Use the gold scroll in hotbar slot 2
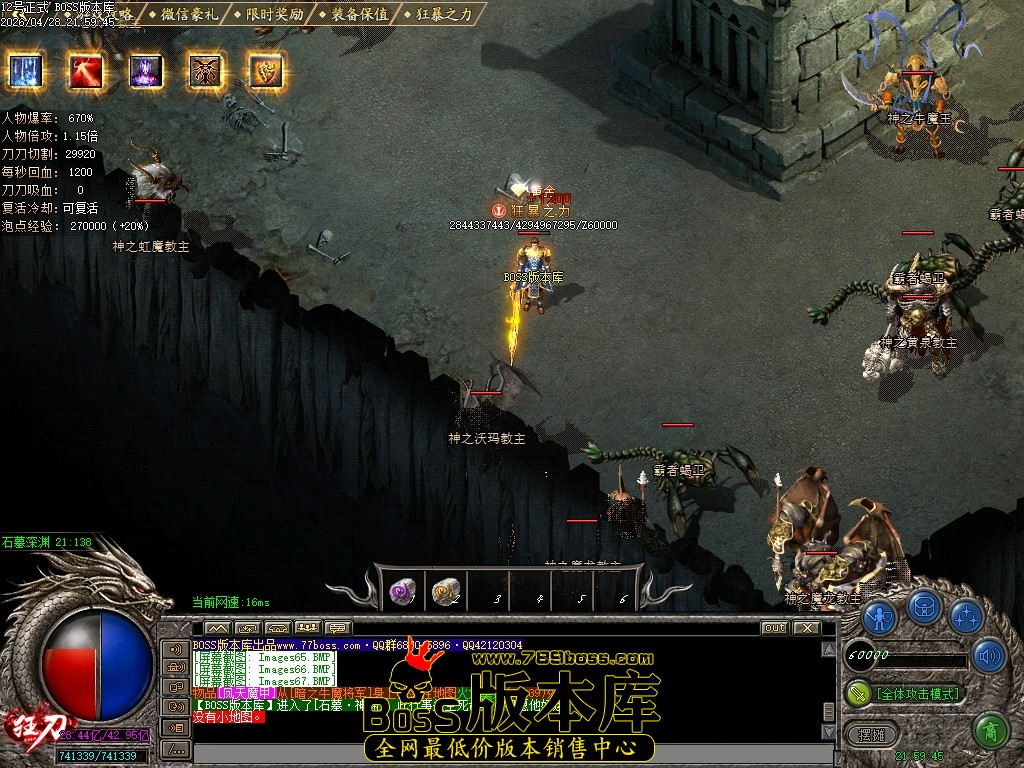 click(446, 592)
